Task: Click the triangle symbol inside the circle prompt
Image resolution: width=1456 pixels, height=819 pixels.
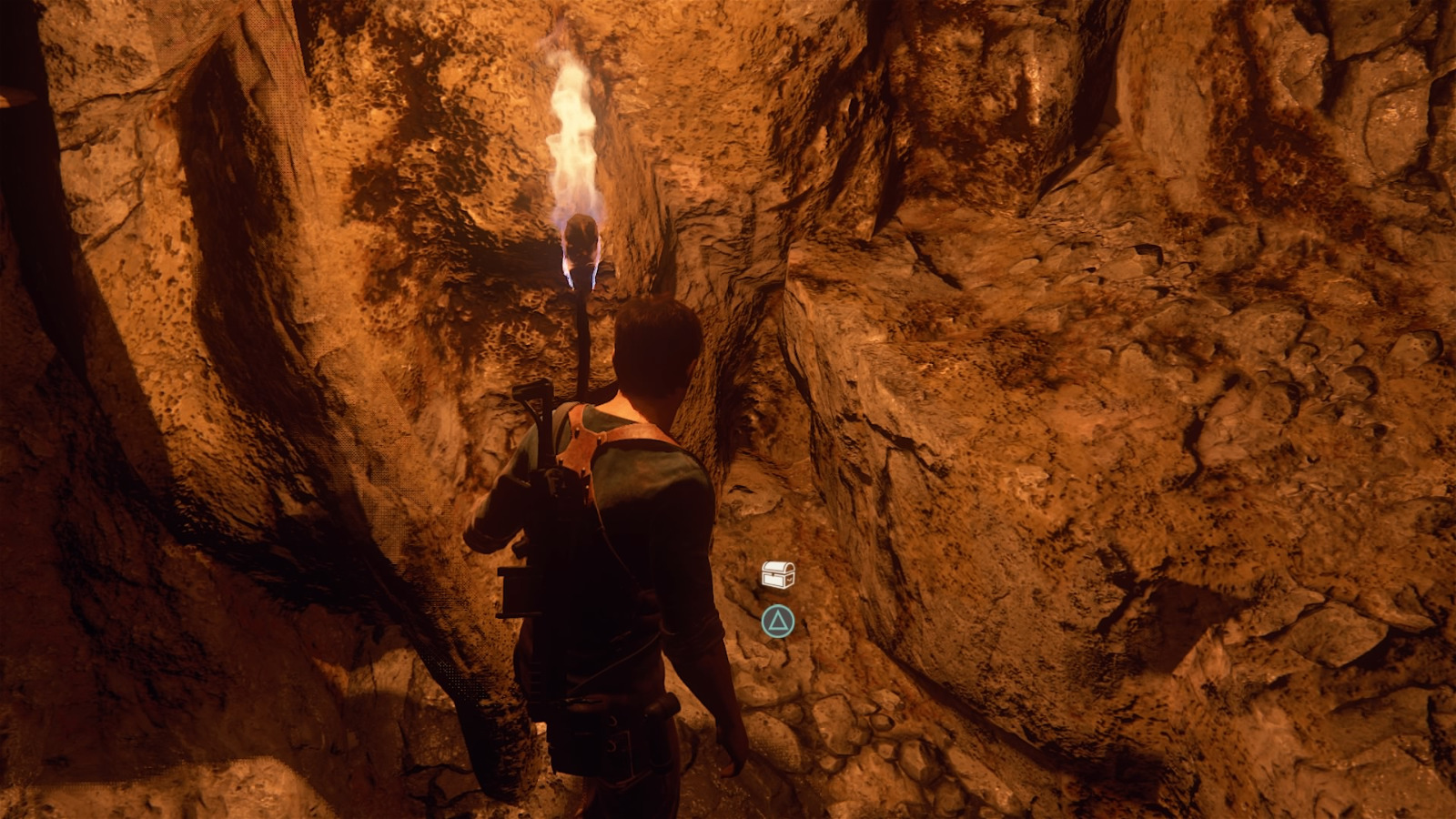Action: [x=778, y=622]
